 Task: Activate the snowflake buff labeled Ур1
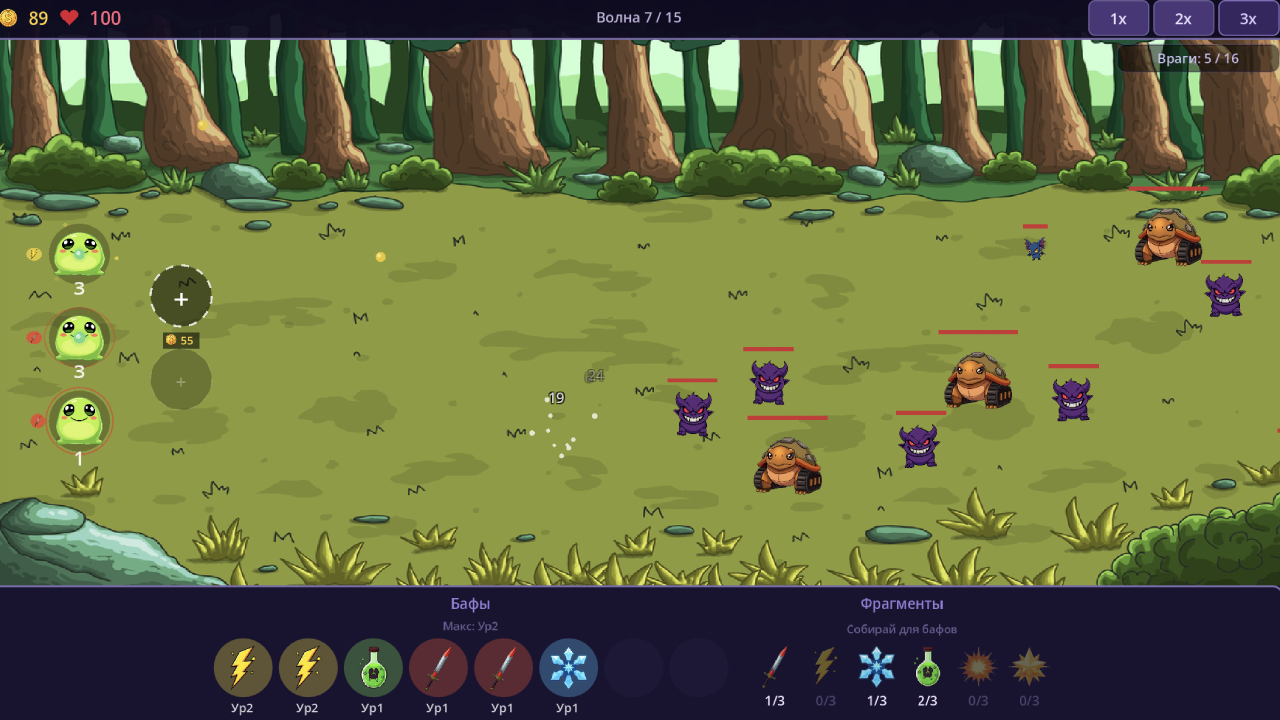point(568,668)
